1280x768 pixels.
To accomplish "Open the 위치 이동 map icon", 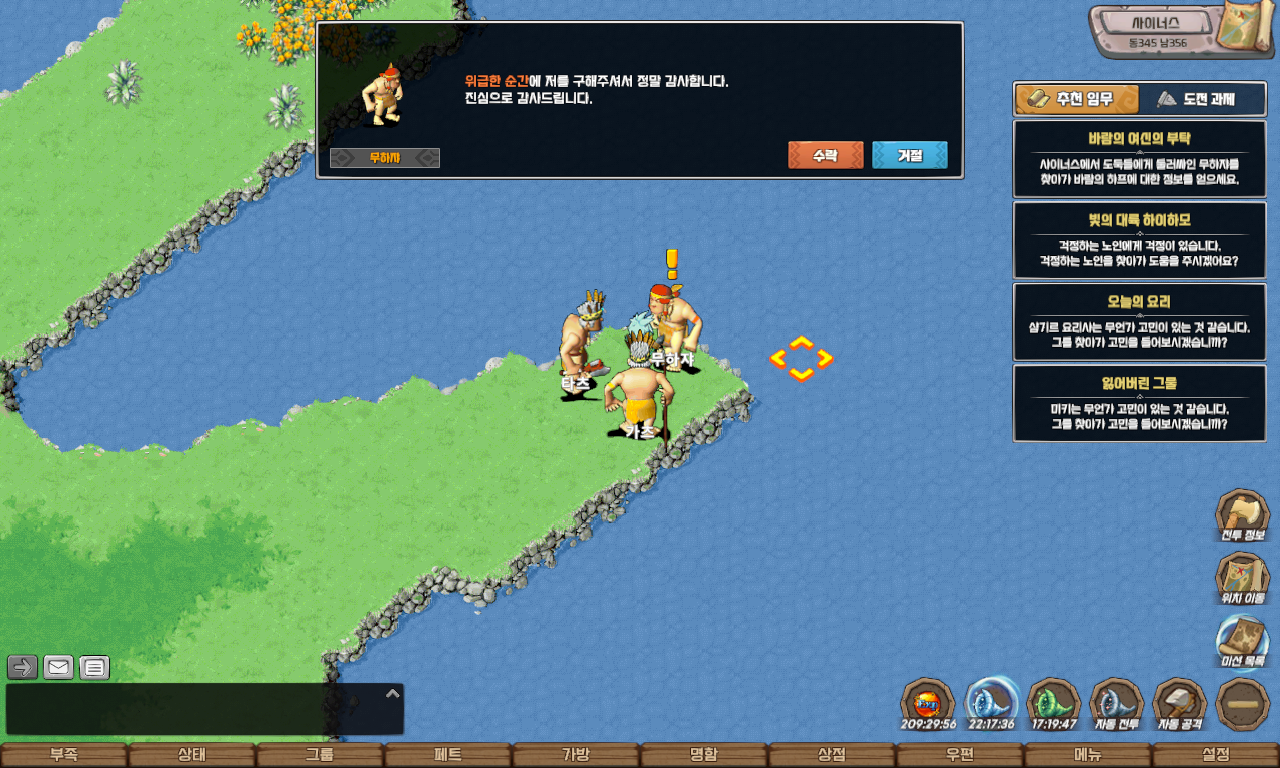I will point(1242,578).
